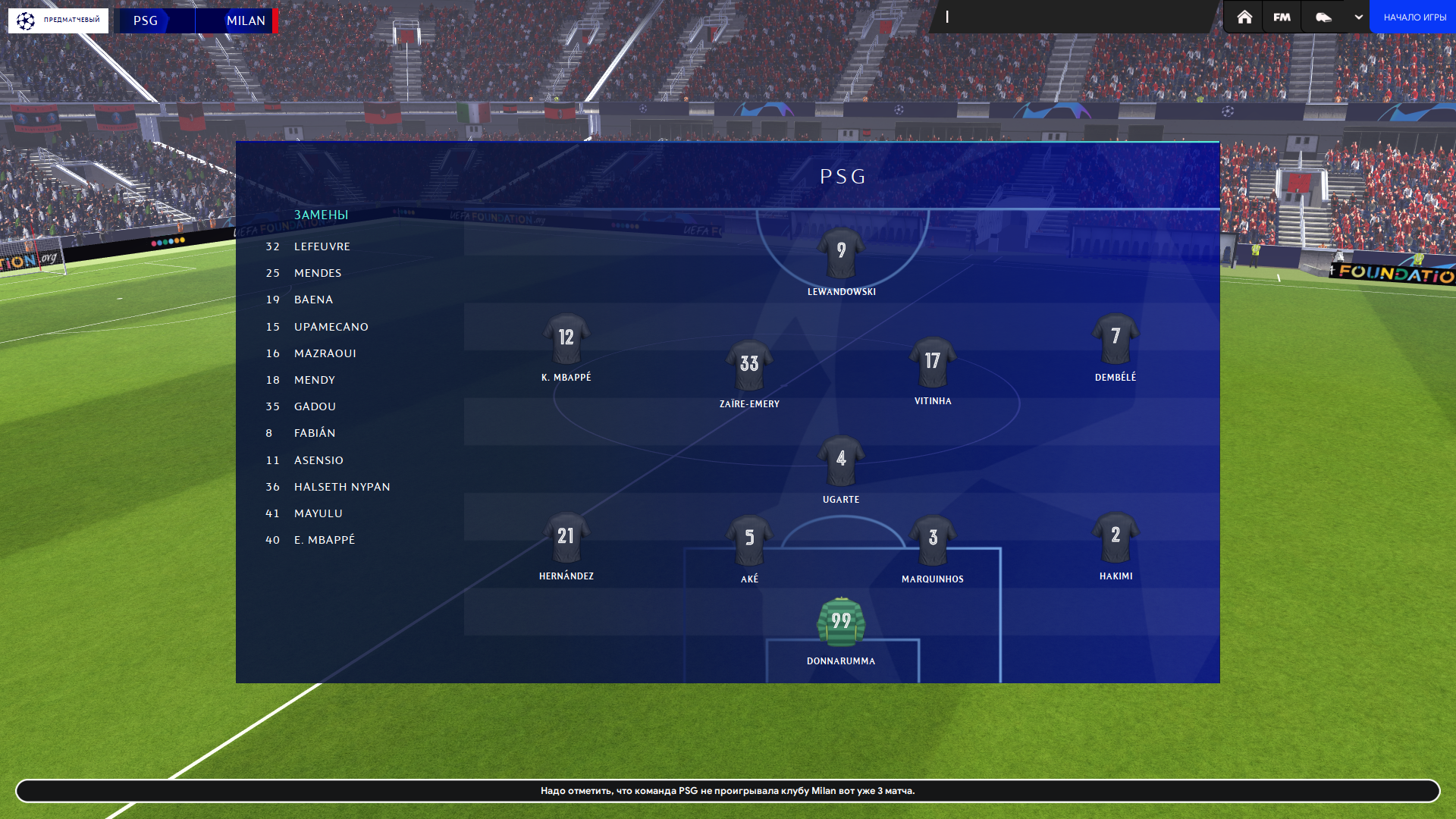Select Ugarte's number 4 shirt
The width and height of the screenshot is (1456, 819).
click(x=841, y=460)
